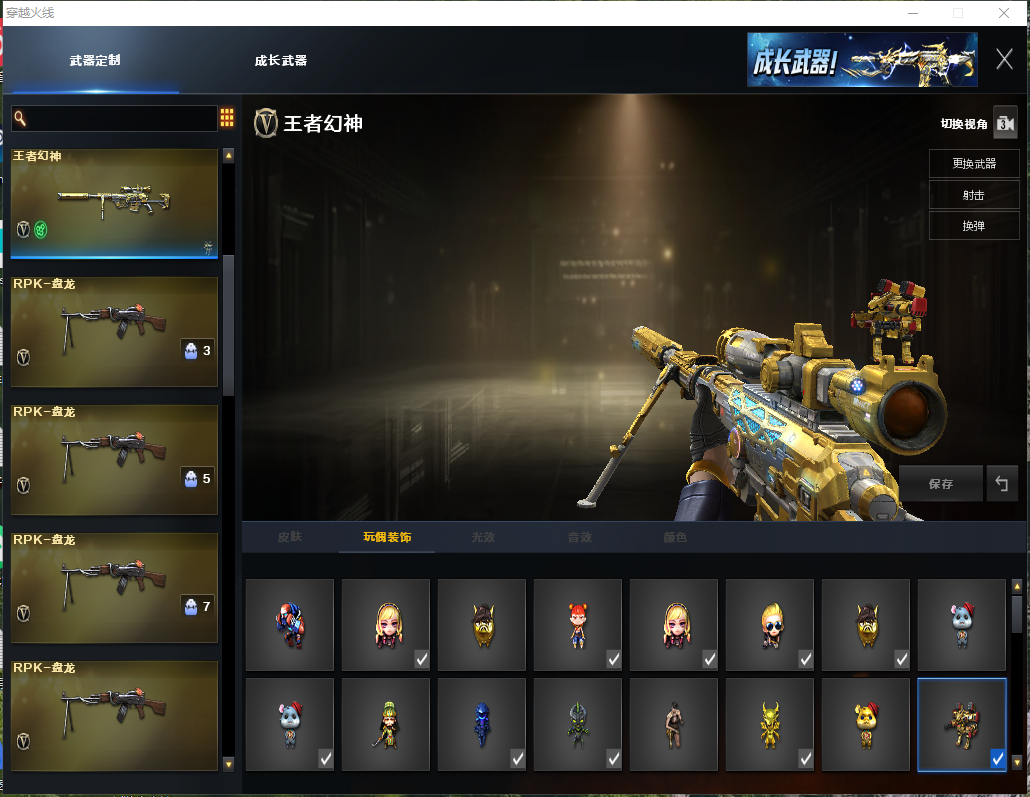The height and width of the screenshot is (797, 1030).
Task: Select the 王者幻神 weapon card
Action: point(114,203)
